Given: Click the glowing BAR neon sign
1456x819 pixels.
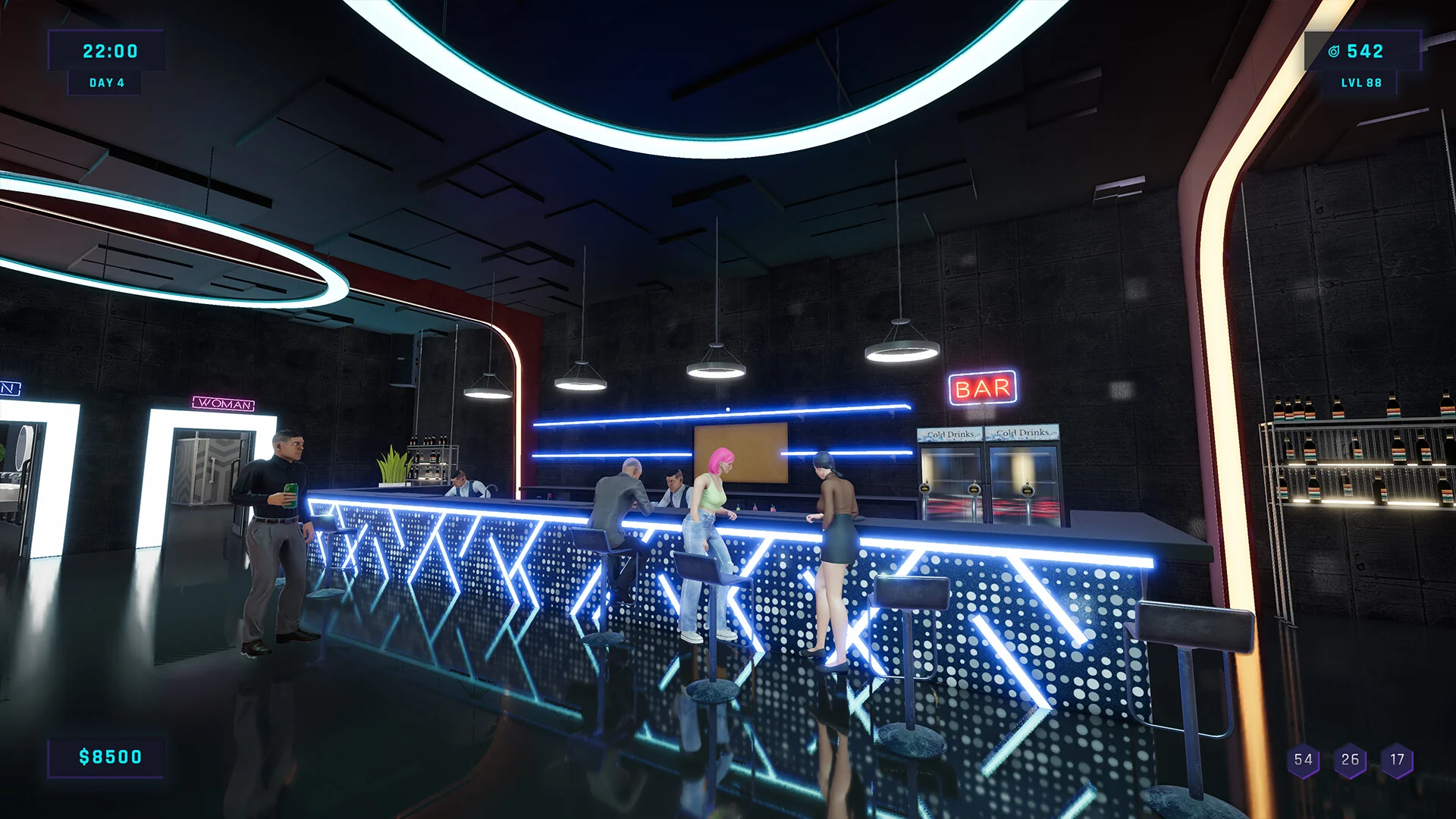Looking at the screenshot, I should (981, 389).
